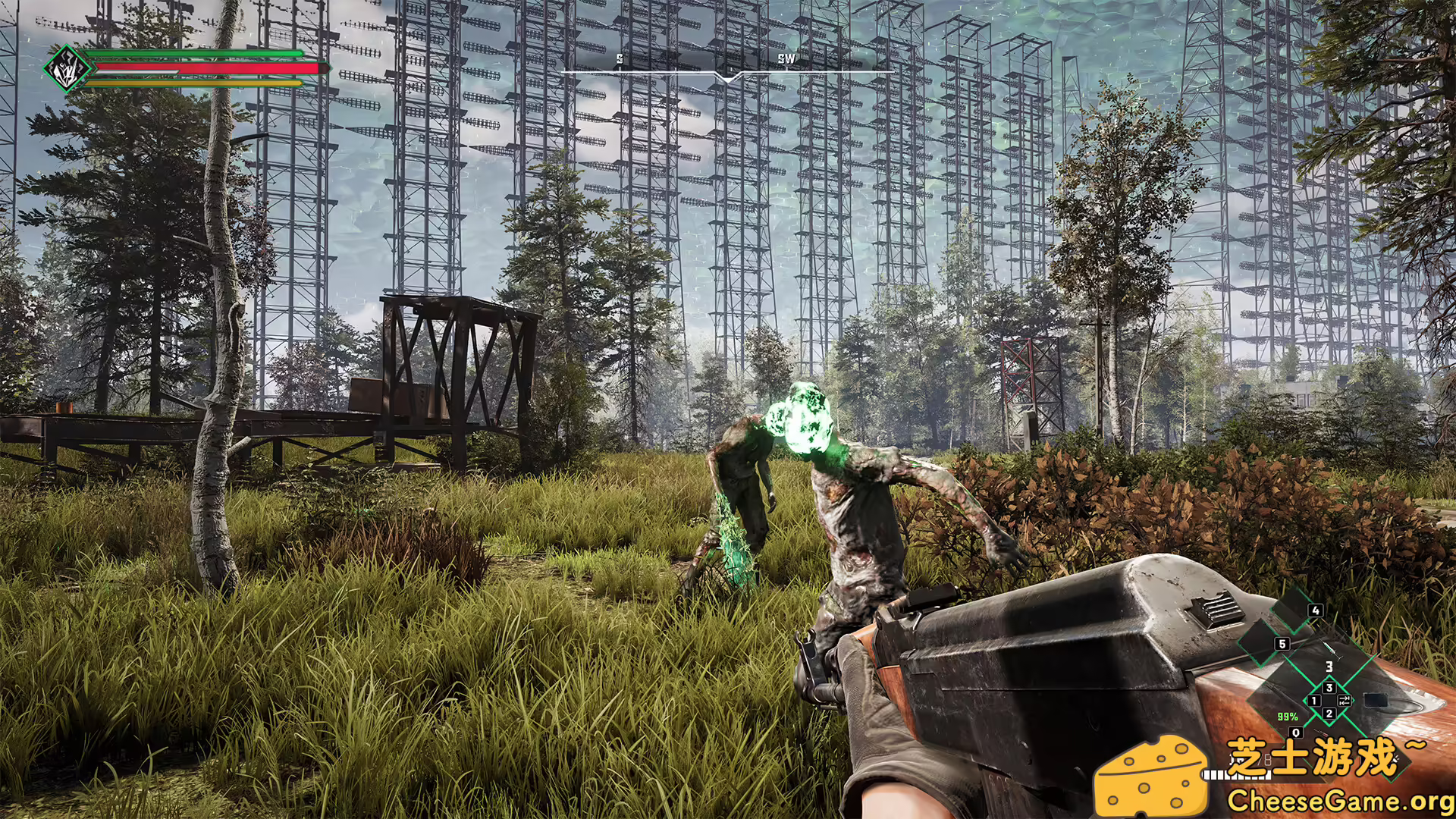Screen dimensions: 1456x819
Task: Click the ammo-swap arrows icon in the wheel
Action: coord(1344,701)
